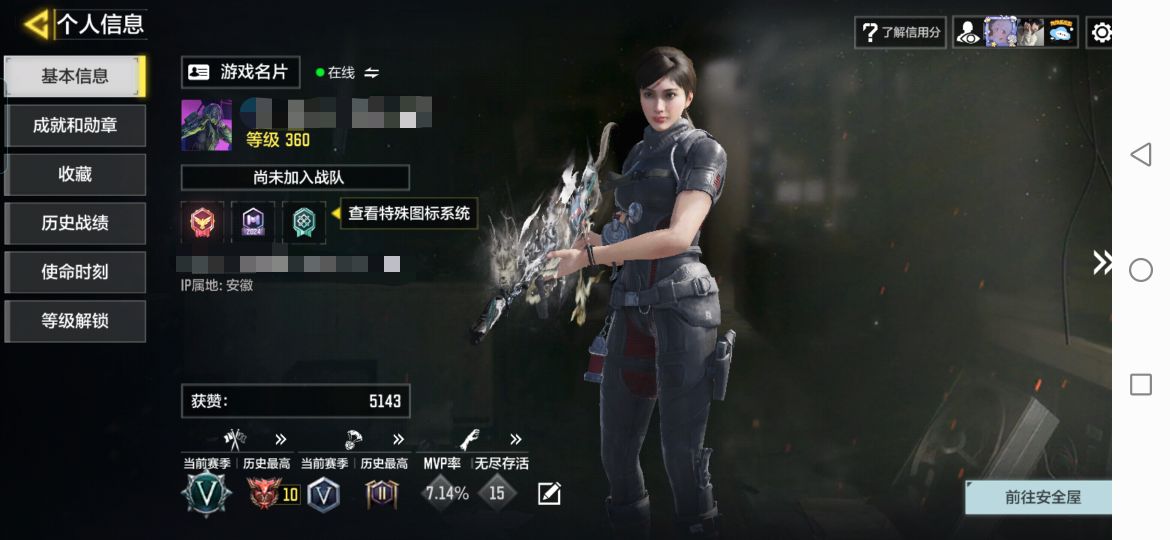
Task: Tap the Android home circle button
Action: click(x=1141, y=270)
